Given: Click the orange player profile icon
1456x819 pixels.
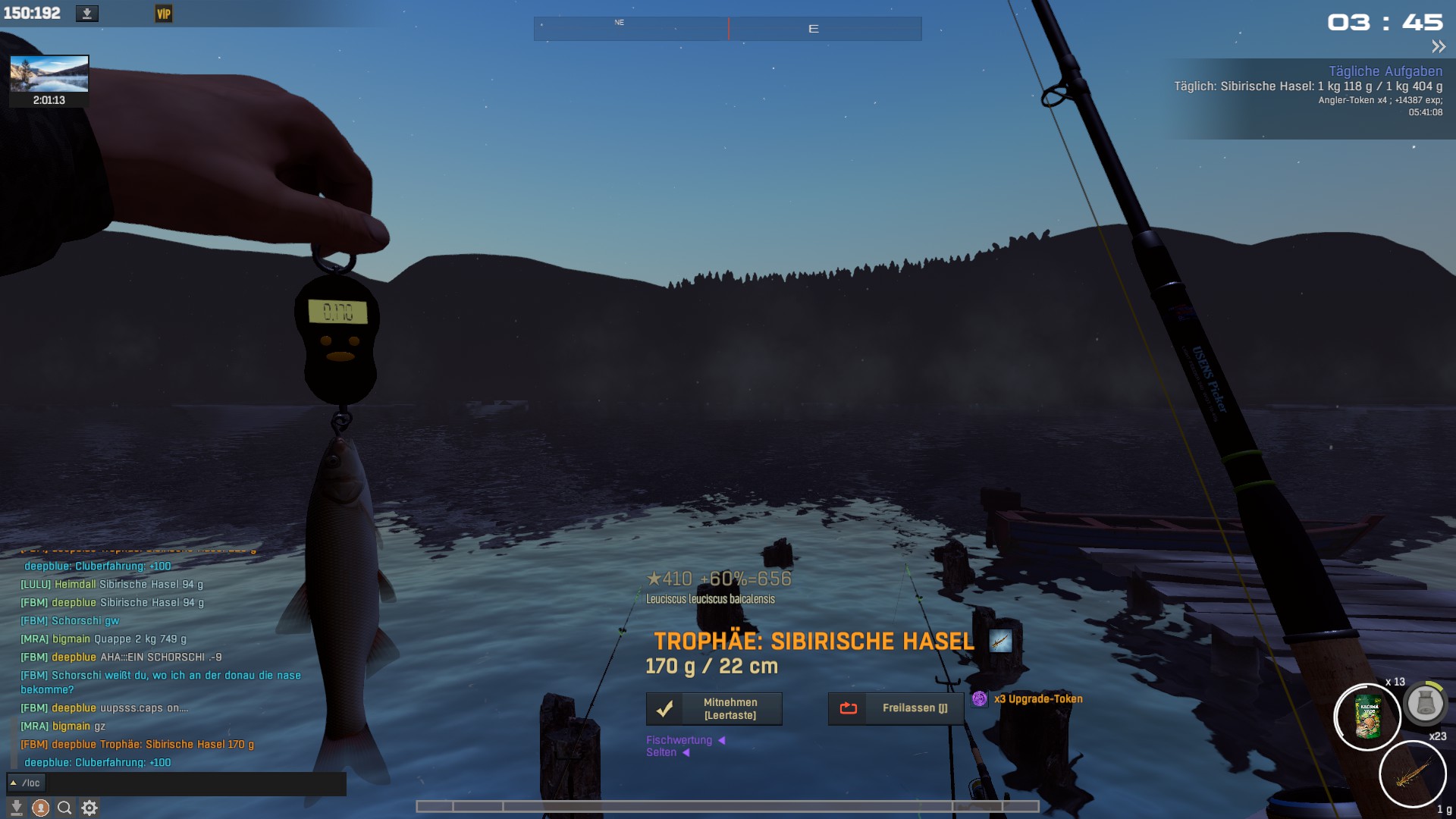Looking at the screenshot, I should 41,808.
